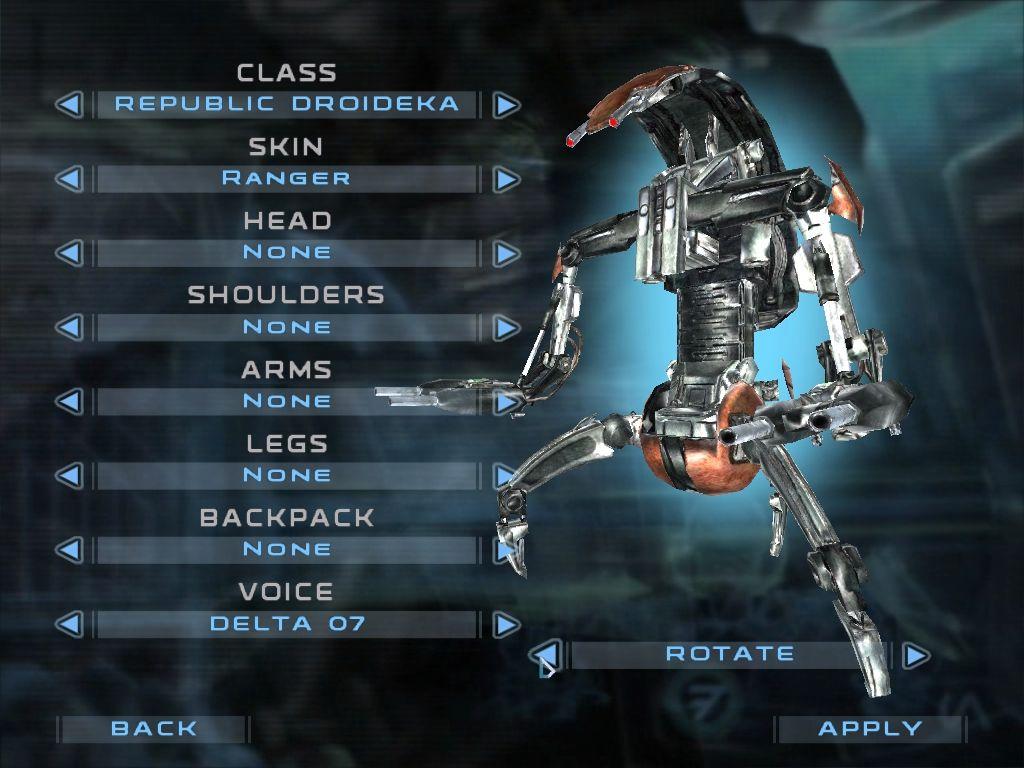Viewport: 1024px width, 768px height.
Task: Cycle head option forward
Action: tap(507, 253)
